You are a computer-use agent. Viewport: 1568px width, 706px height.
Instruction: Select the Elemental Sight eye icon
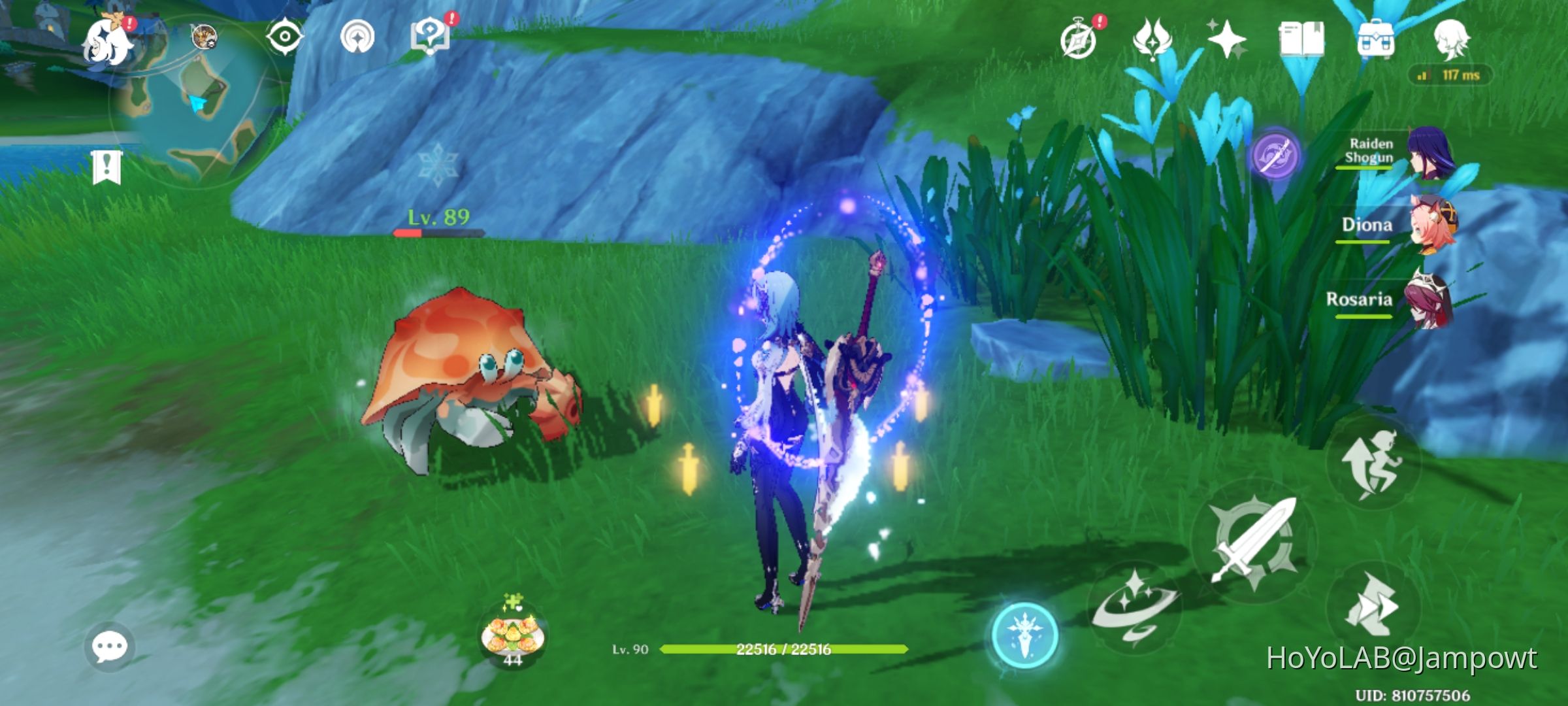coord(284,36)
